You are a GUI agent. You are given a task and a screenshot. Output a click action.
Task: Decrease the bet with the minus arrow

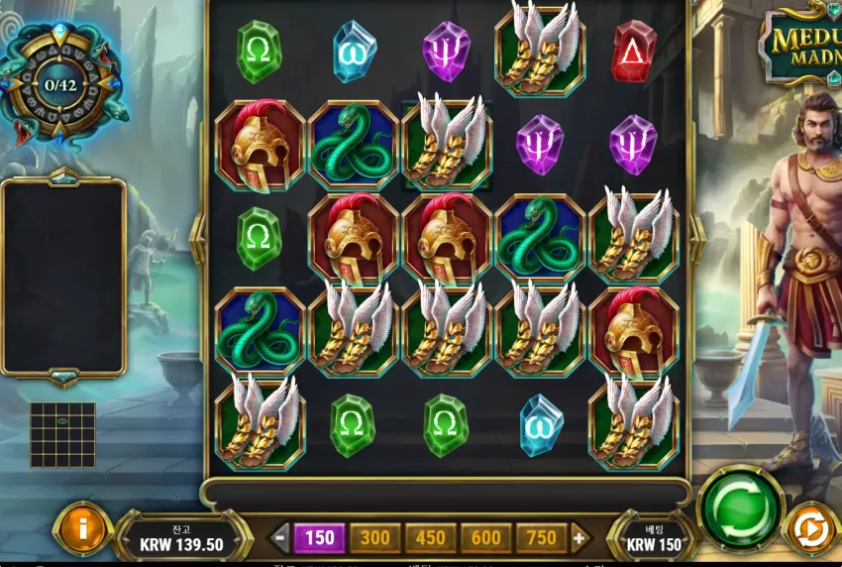click(282, 538)
